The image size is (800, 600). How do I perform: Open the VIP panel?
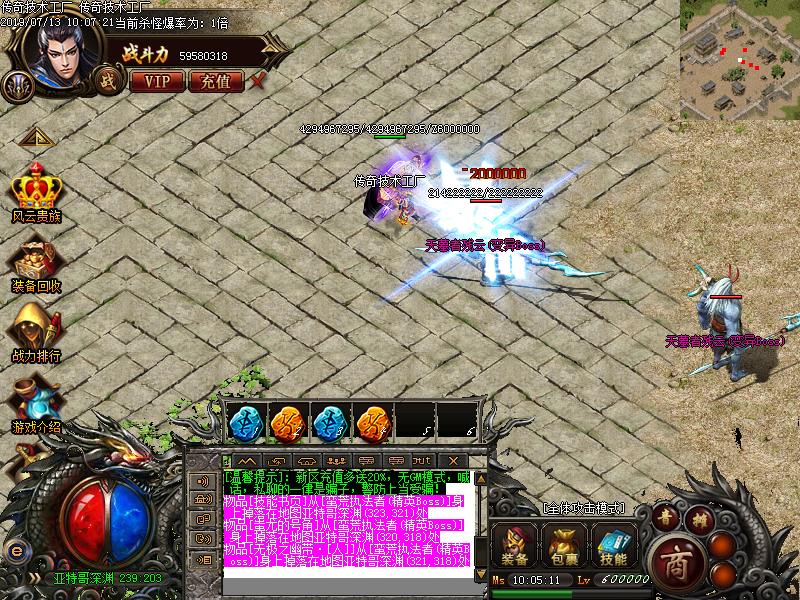click(x=157, y=81)
